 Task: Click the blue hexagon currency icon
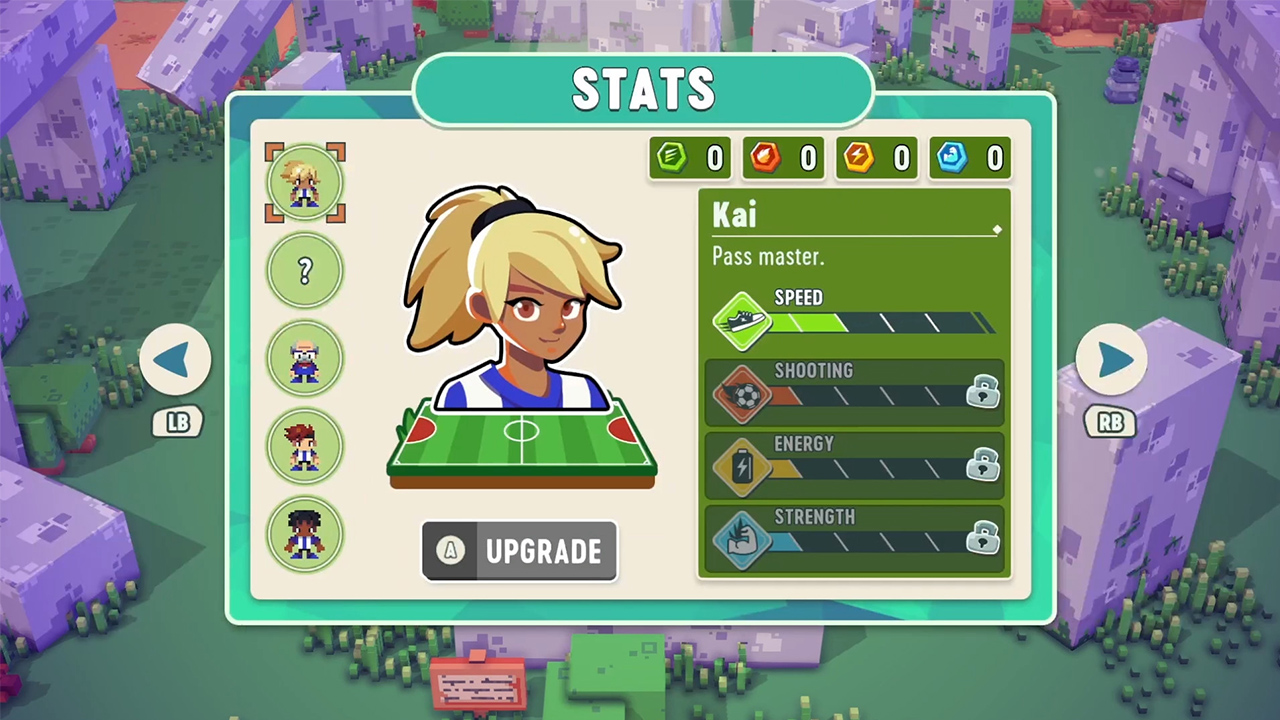point(951,157)
